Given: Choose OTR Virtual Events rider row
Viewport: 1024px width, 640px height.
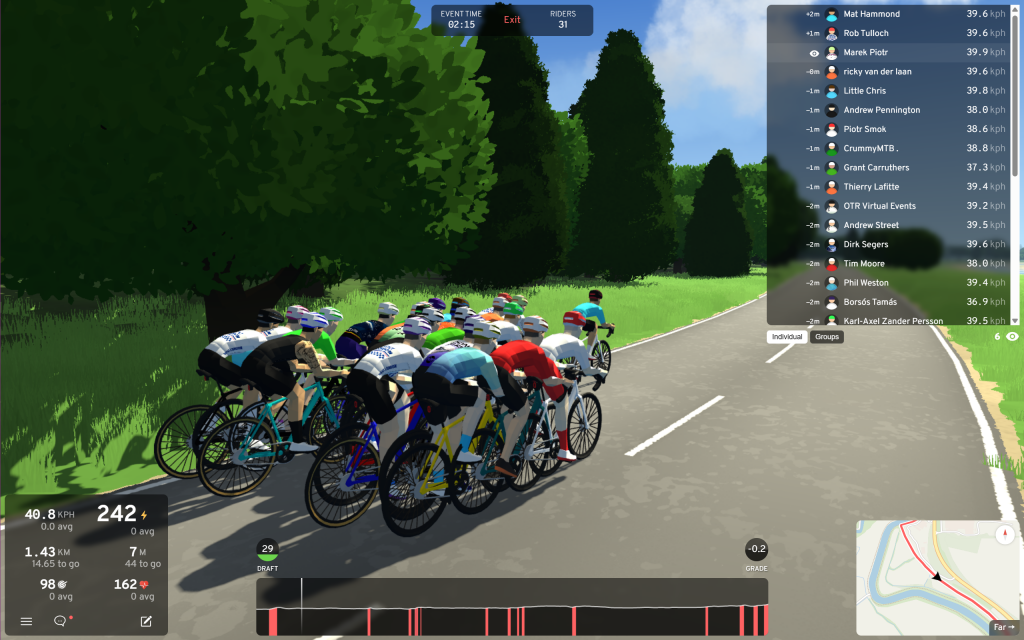Looking at the screenshot, I should pyautogui.click(x=890, y=206).
